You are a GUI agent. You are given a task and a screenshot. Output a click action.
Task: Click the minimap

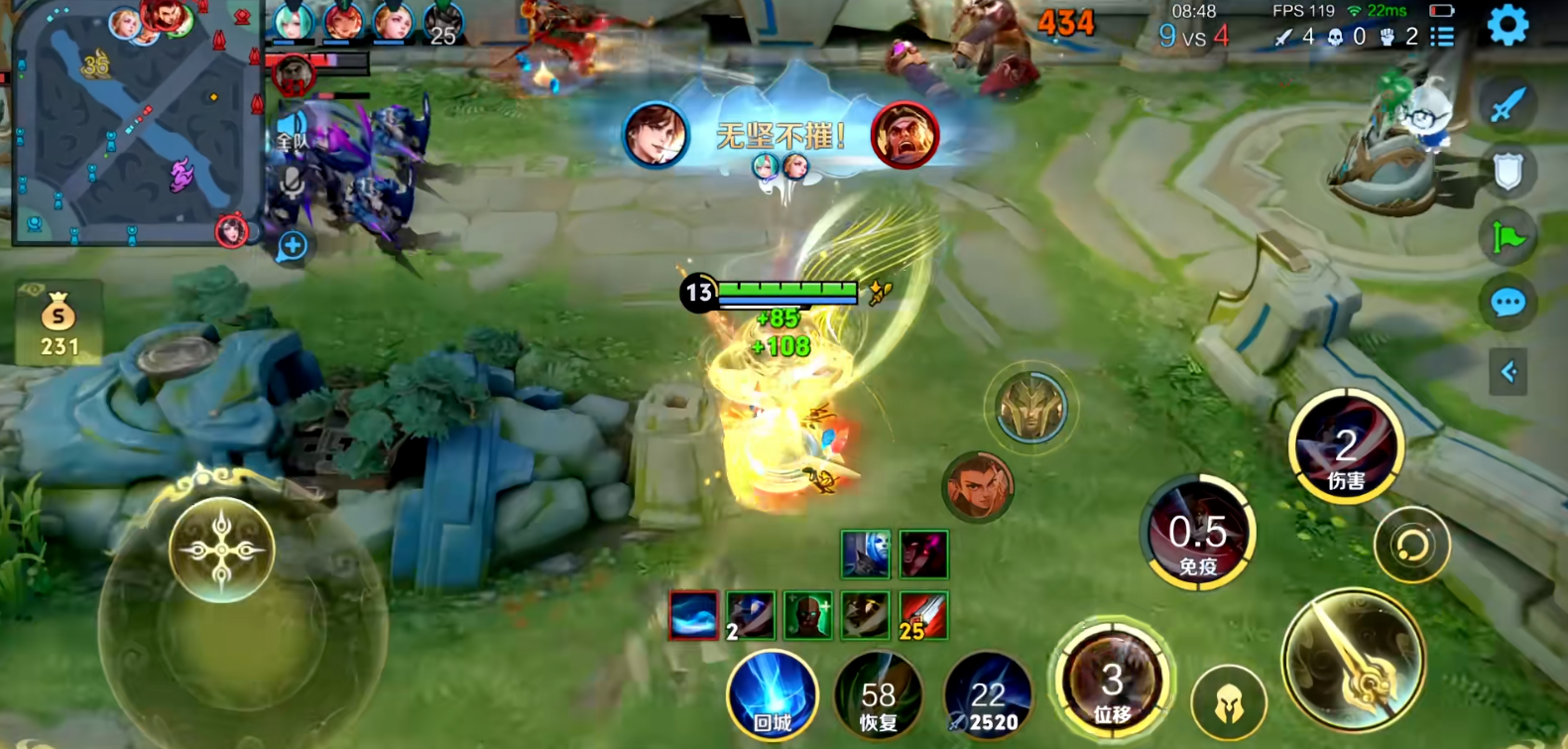coord(134,124)
